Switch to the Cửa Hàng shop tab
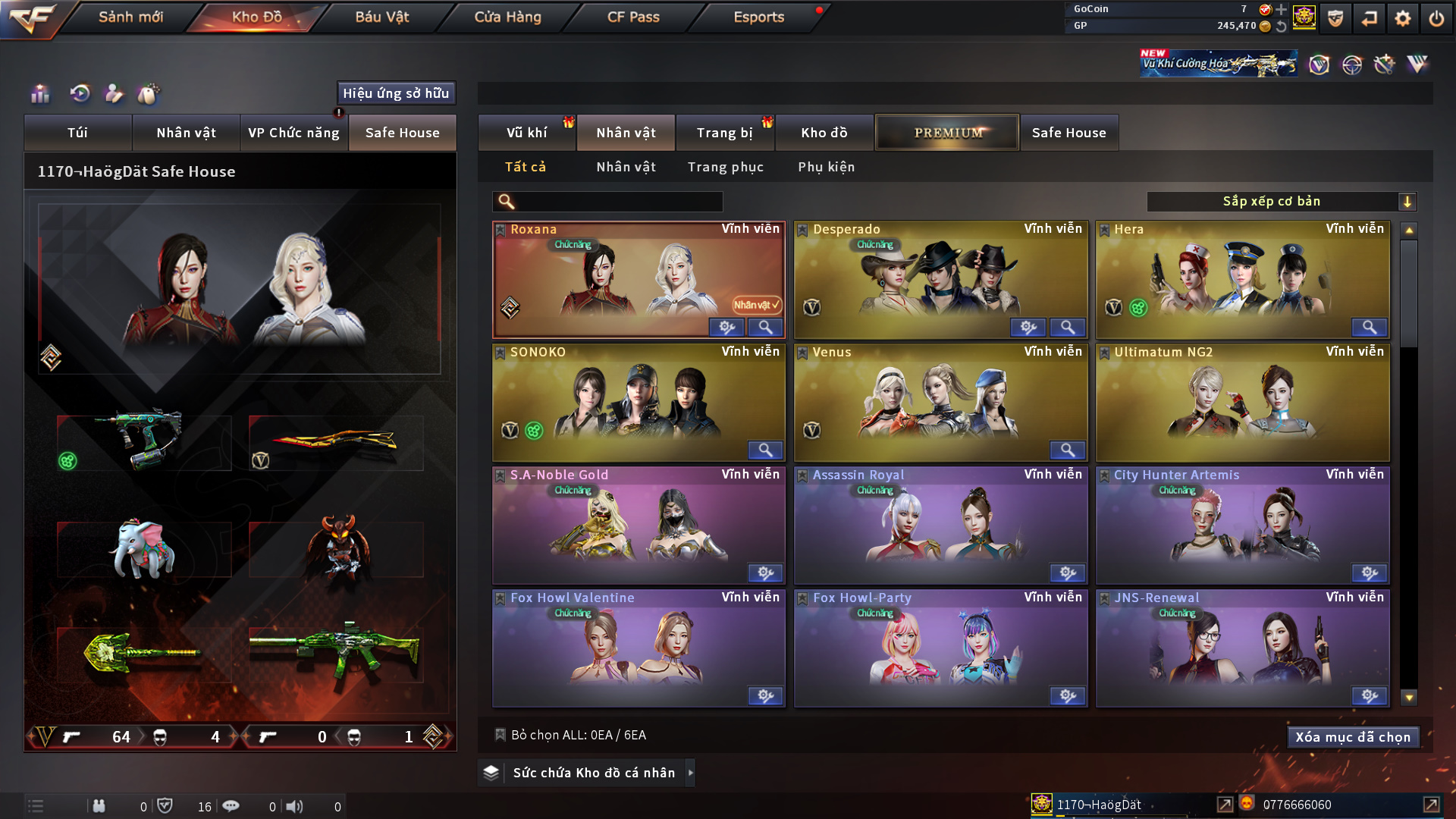Image resolution: width=1456 pixels, height=819 pixels. pyautogui.click(x=507, y=17)
